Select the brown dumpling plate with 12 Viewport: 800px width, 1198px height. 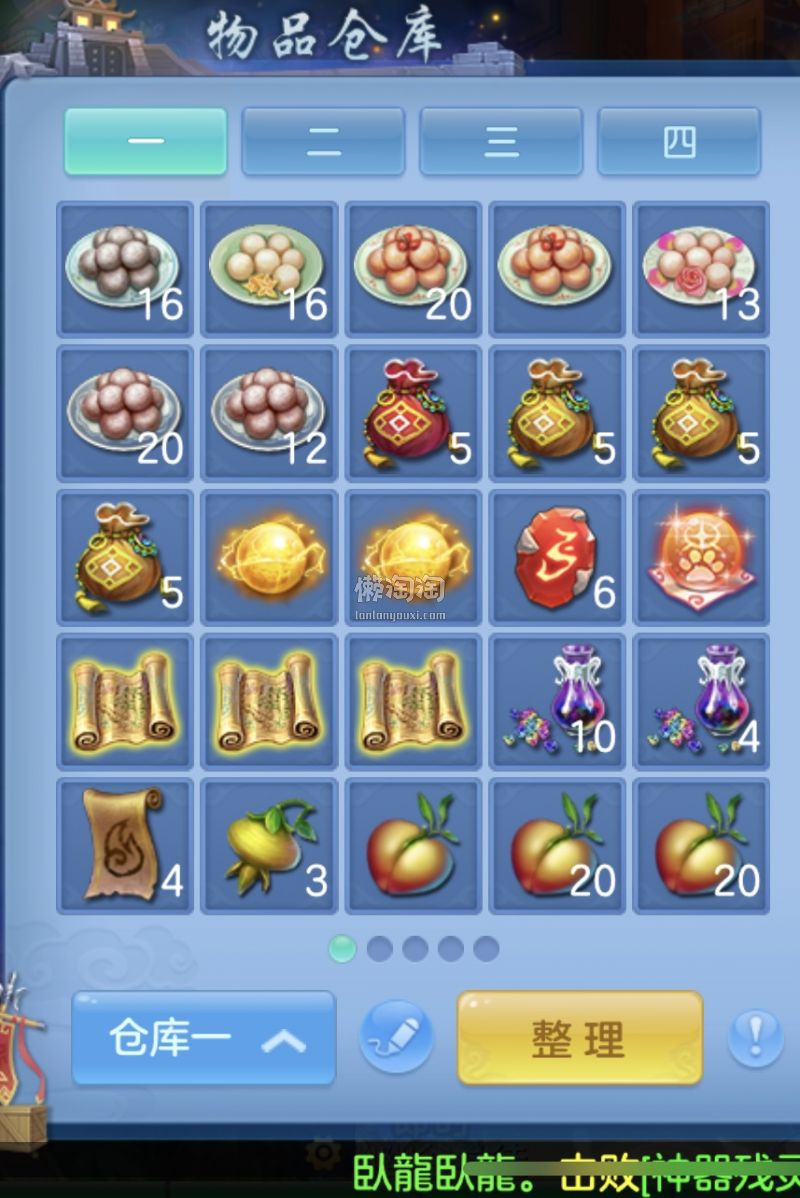point(269,413)
